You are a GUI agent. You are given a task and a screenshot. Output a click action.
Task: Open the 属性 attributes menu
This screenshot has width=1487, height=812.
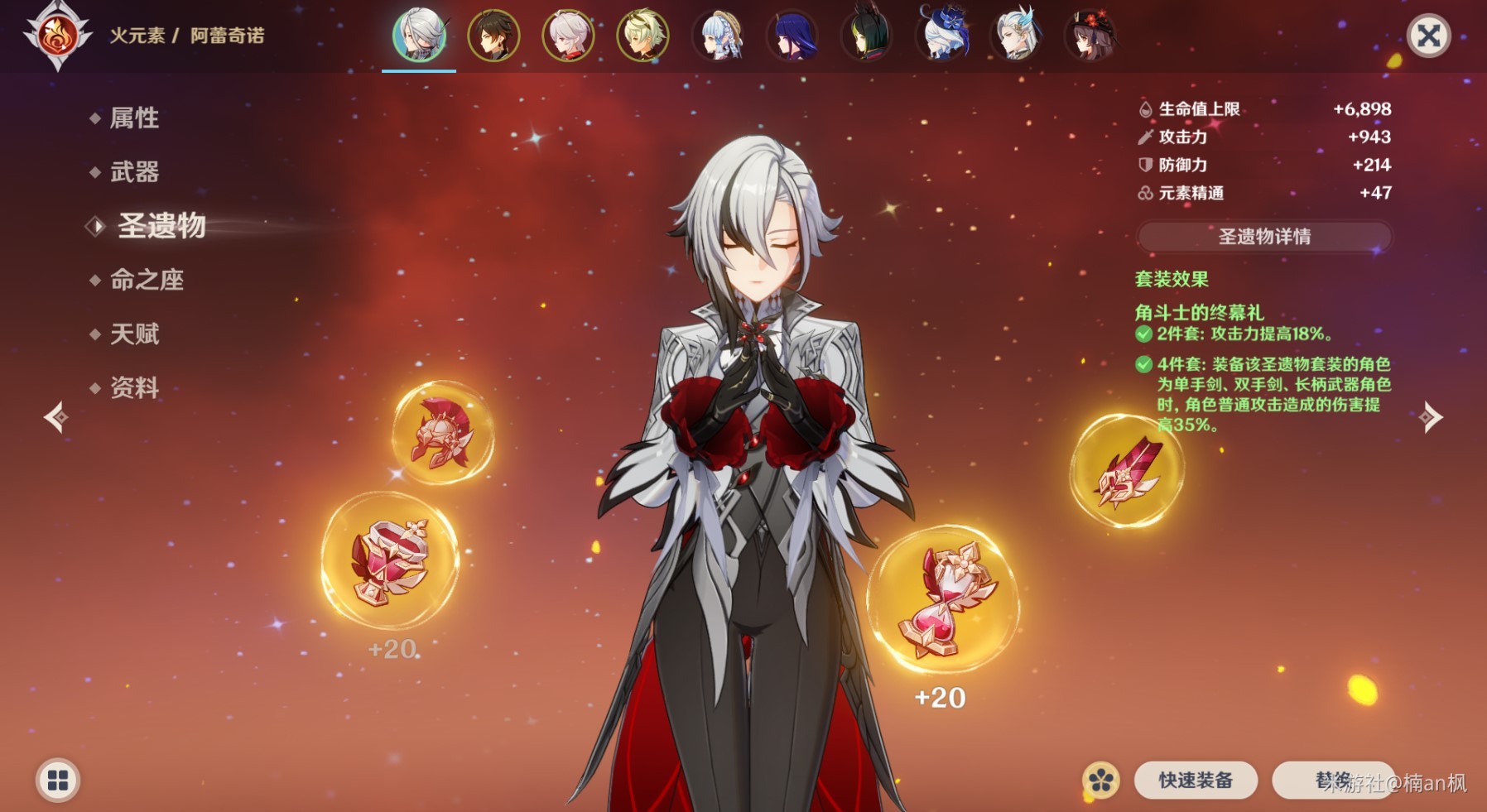click(x=134, y=118)
